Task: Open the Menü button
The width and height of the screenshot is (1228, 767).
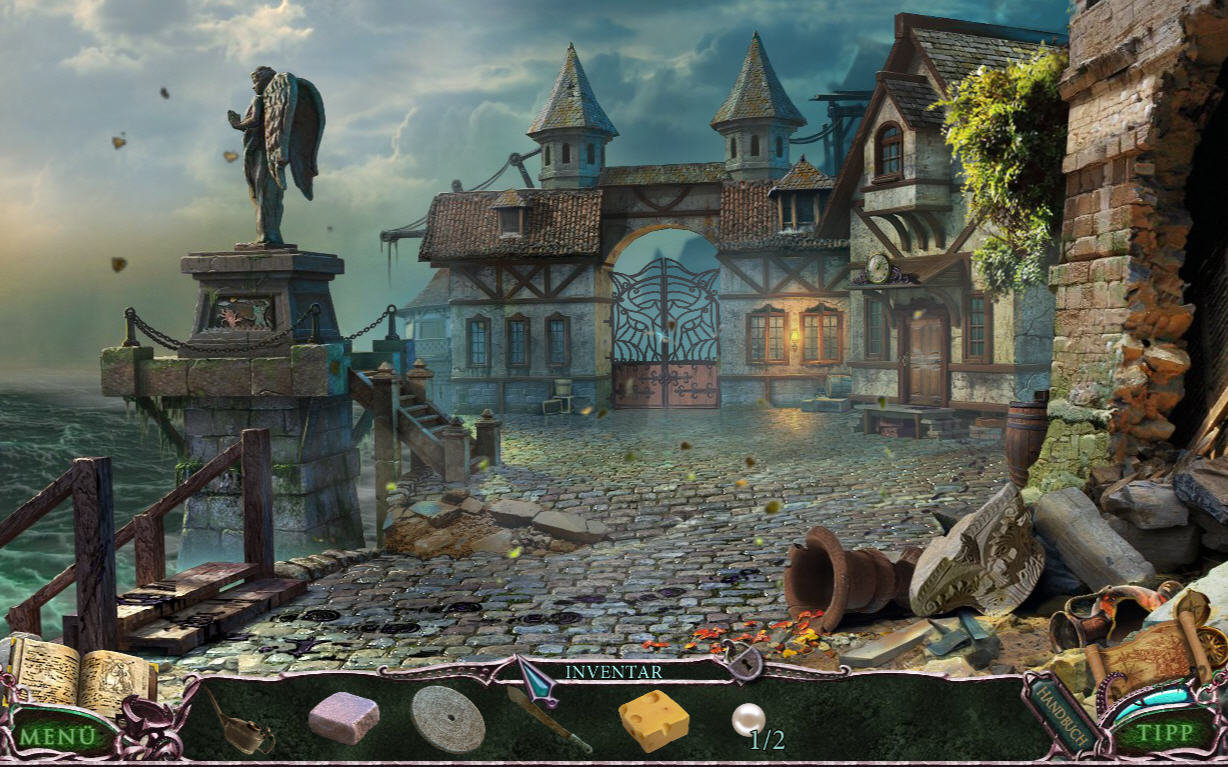Action: click(58, 736)
